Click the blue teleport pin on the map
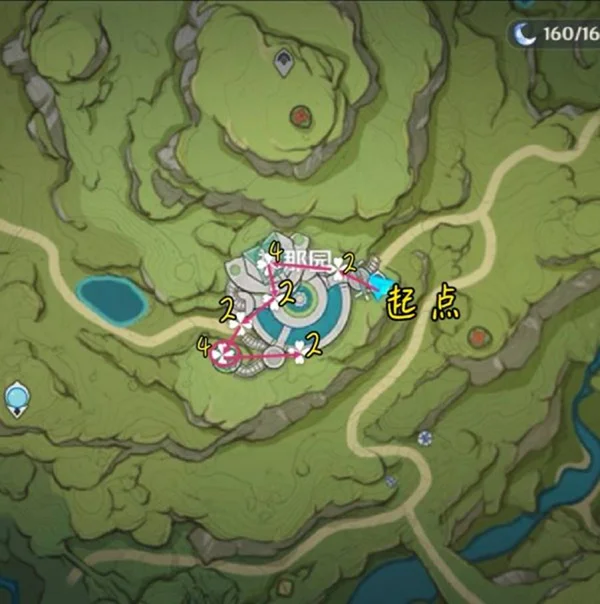This screenshot has height=604, width=600. pos(16,398)
